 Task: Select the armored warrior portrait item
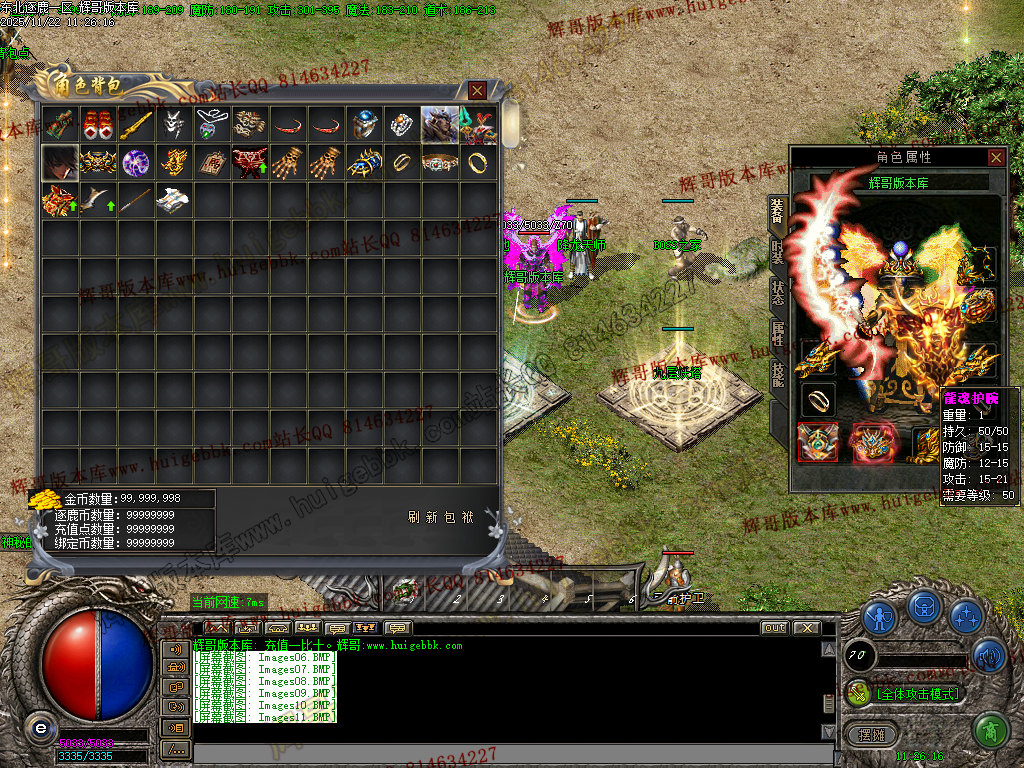pos(439,125)
